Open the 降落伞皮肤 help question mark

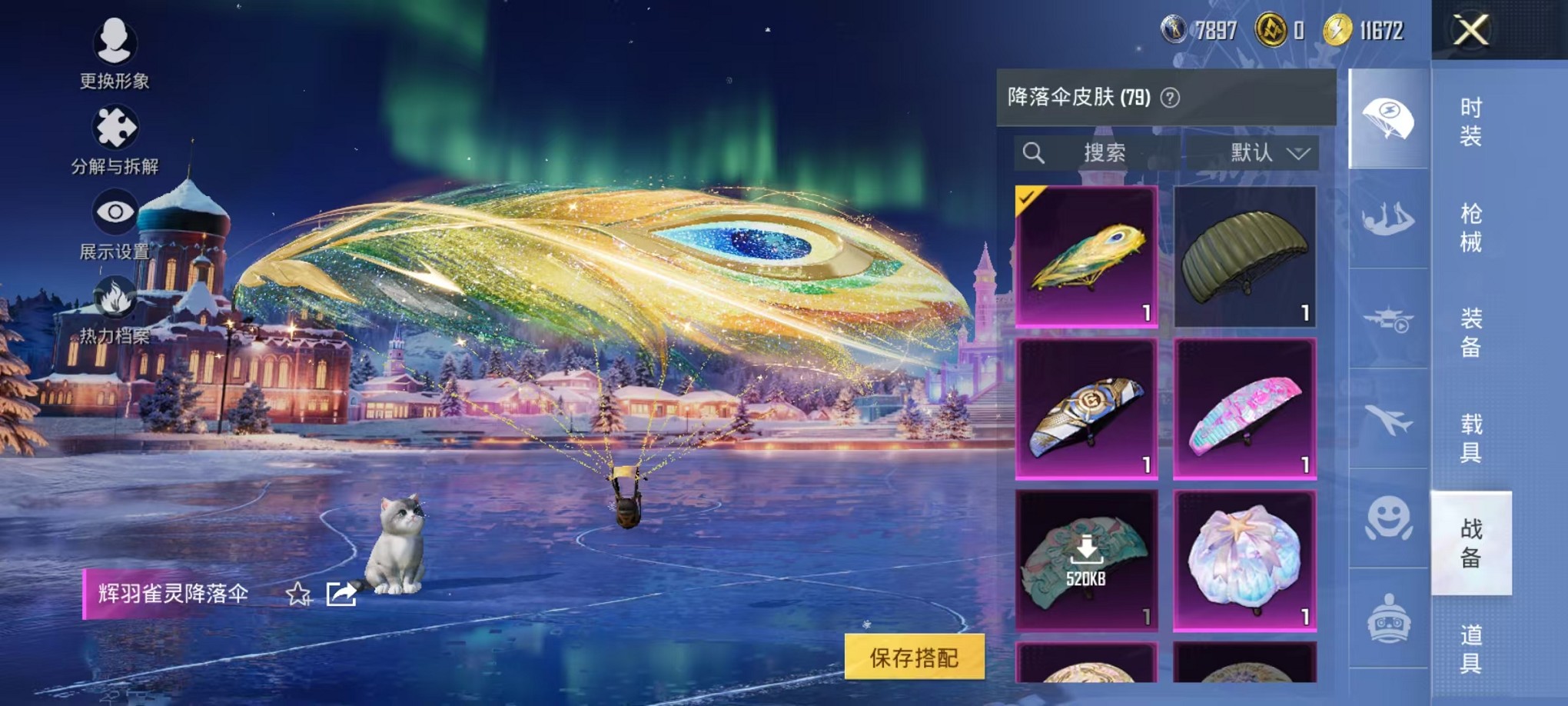1168,98
